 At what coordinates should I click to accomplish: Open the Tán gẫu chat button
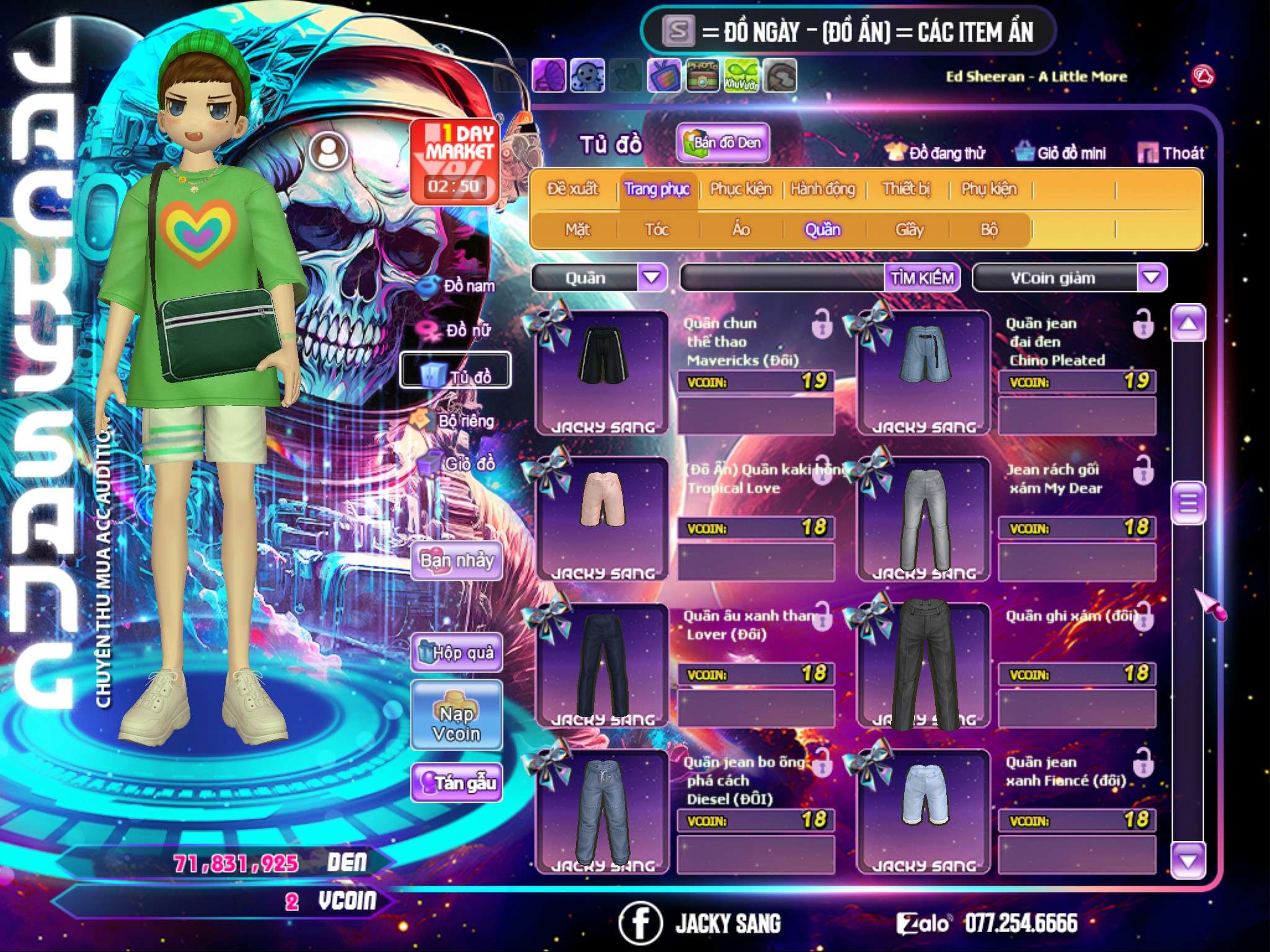456,783
